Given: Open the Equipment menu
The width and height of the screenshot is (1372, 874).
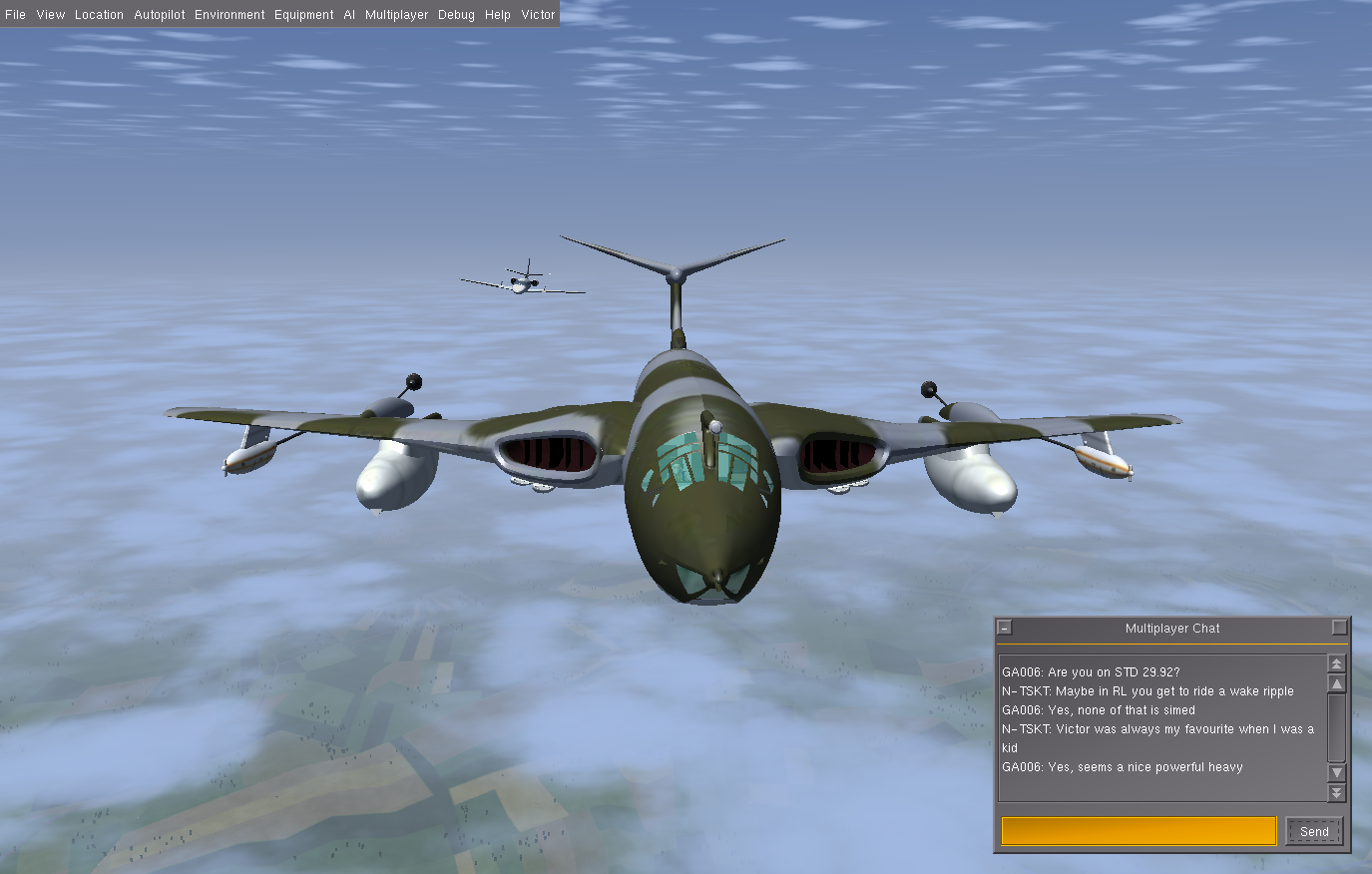Looking at the screenshot, I should pos(304,15).
